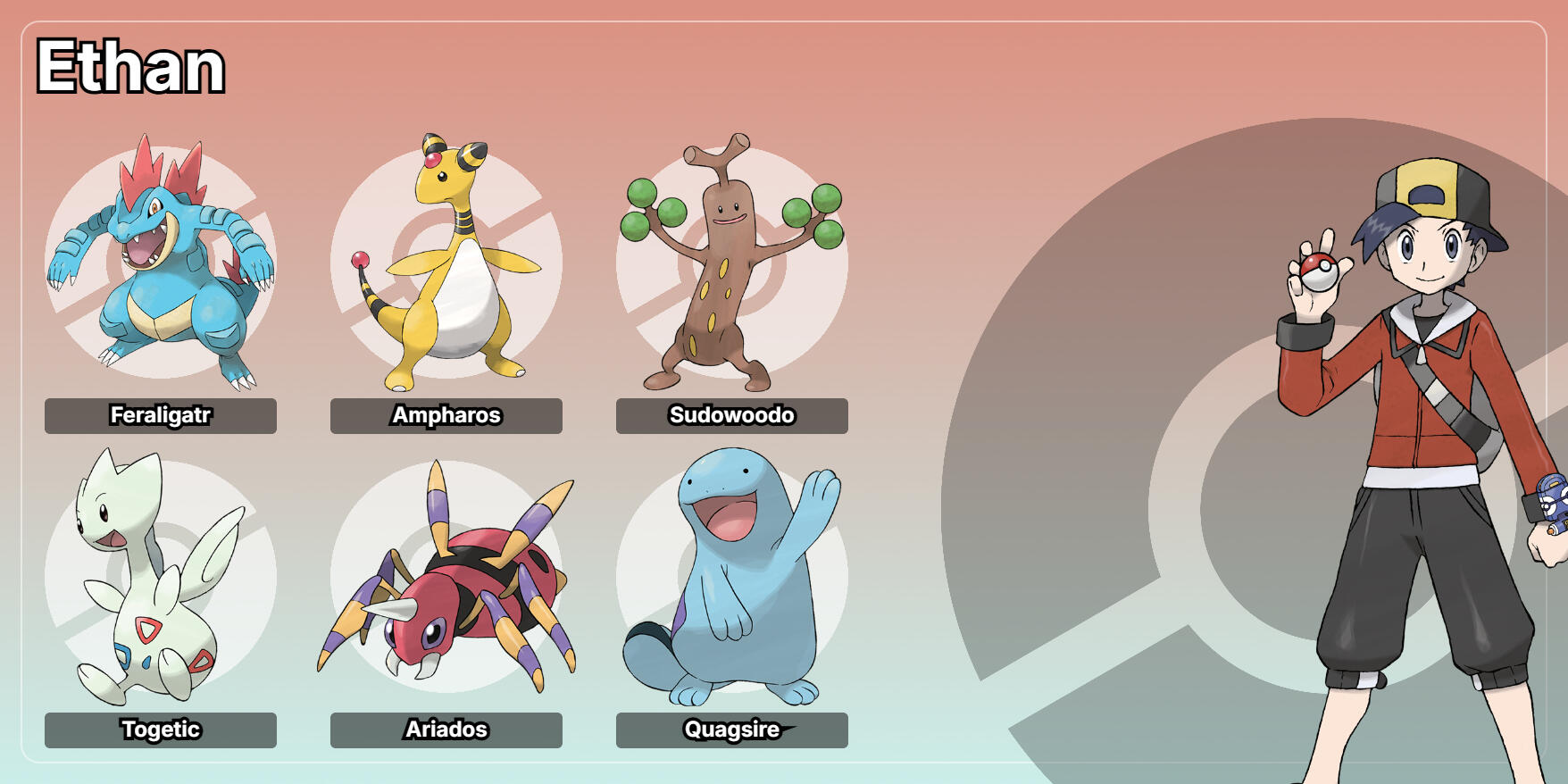Select Togetic in the party grid
This screenshot has width=1568, height=784.
161,578
